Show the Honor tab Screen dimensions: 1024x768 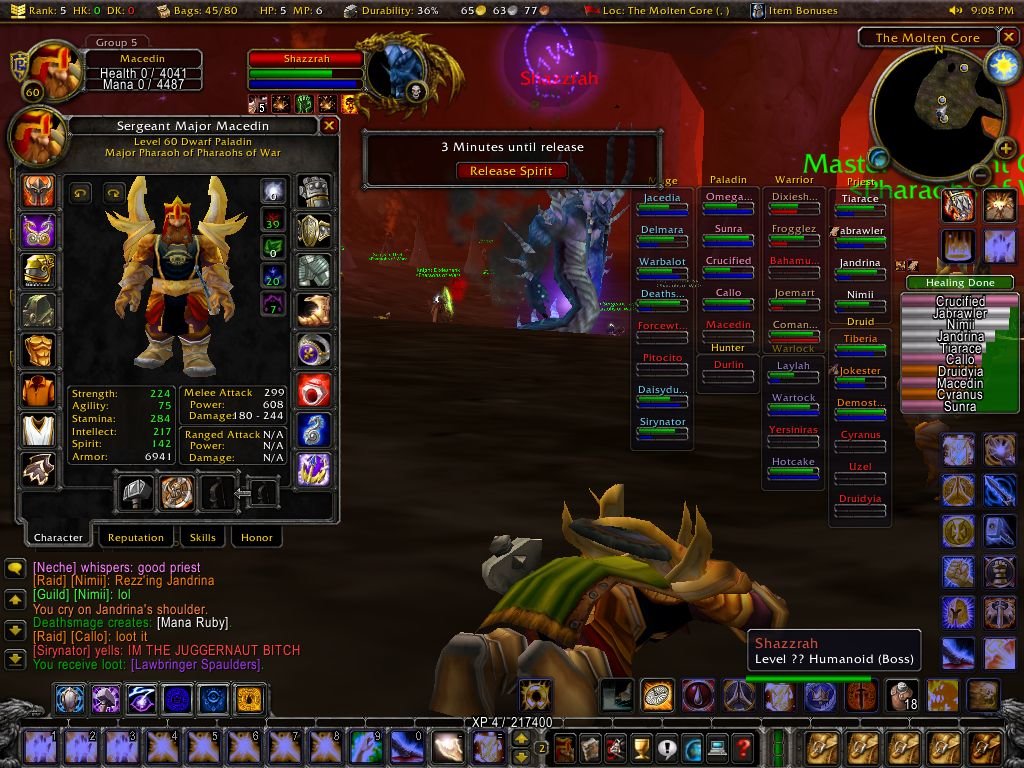click(257, 538)
